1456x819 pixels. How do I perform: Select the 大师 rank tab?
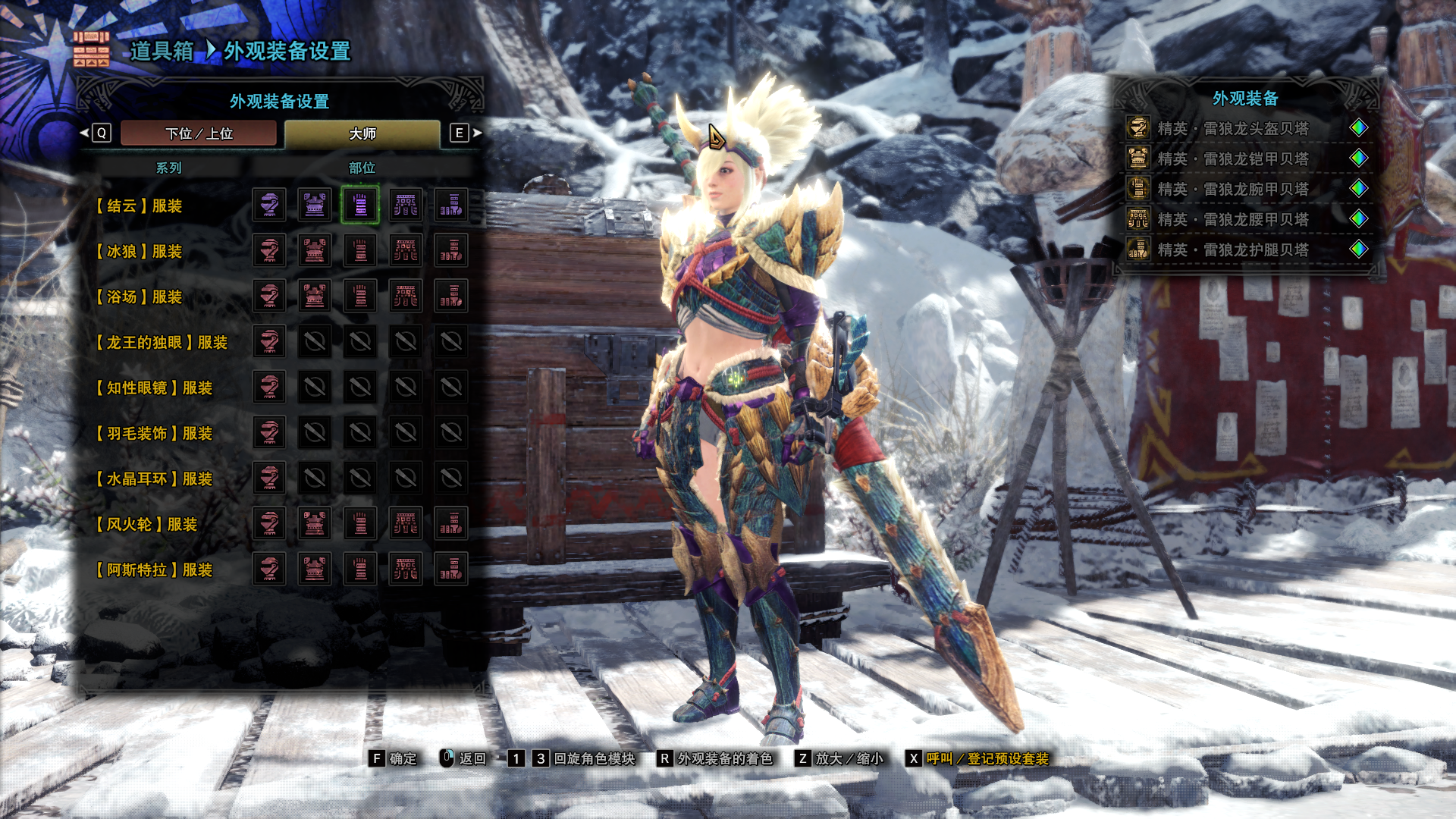[x=362, y=133]
